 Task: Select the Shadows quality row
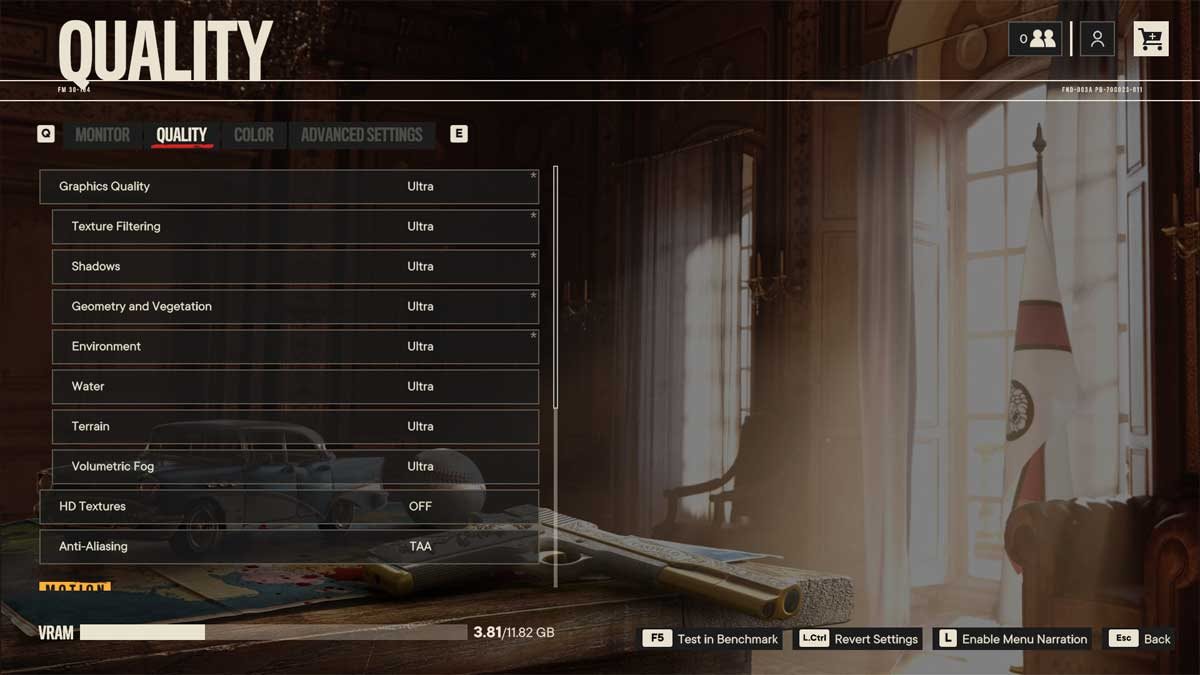(295, 267)
